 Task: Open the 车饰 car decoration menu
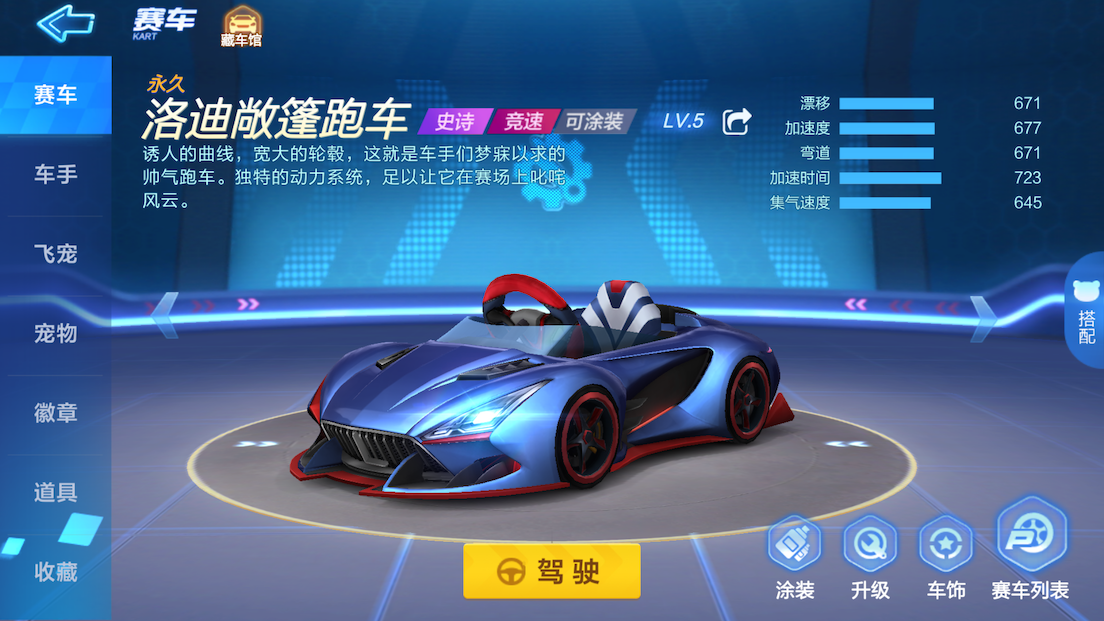(x=945, y=557)
